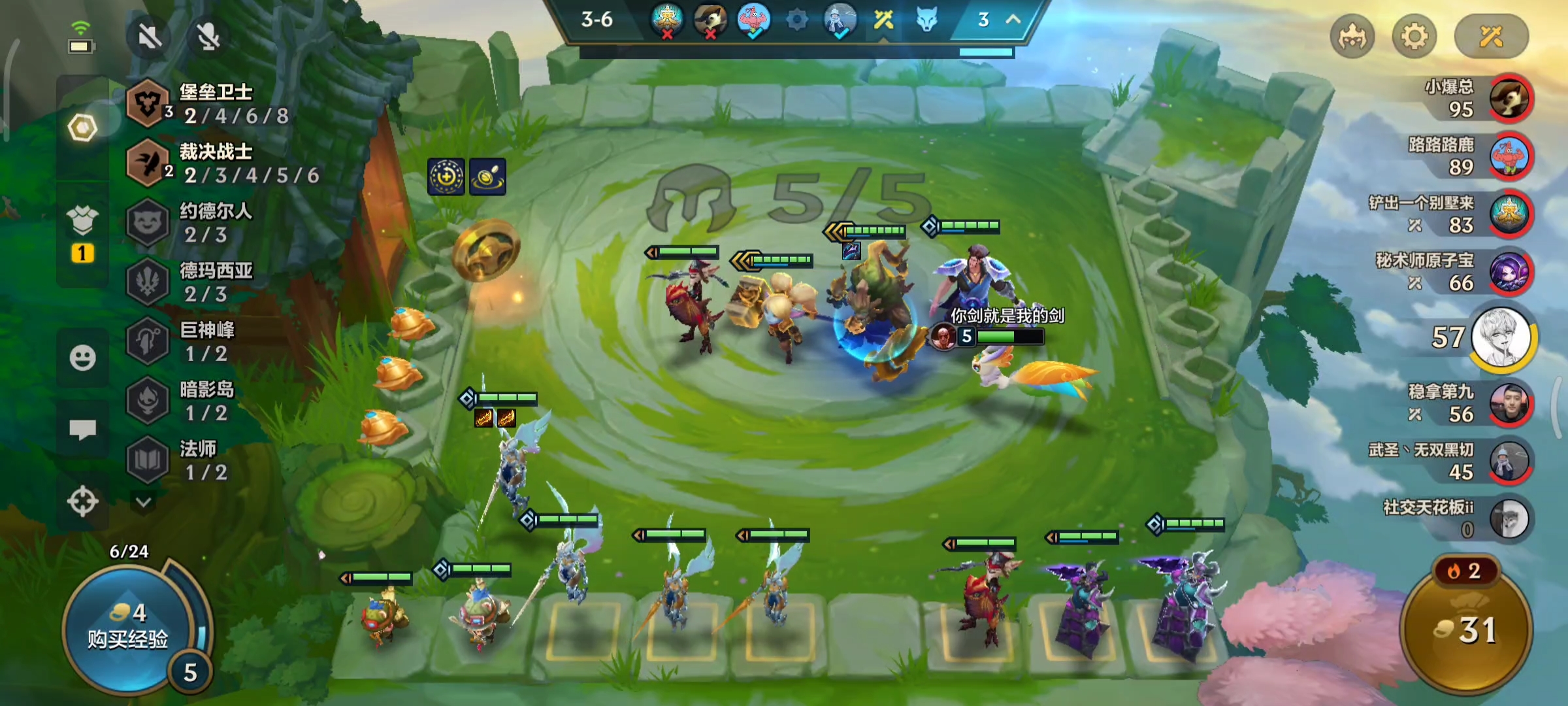Expand the trait list down arrow
This screenshot has height=706, width=1568.
click(x=144, y=502)
